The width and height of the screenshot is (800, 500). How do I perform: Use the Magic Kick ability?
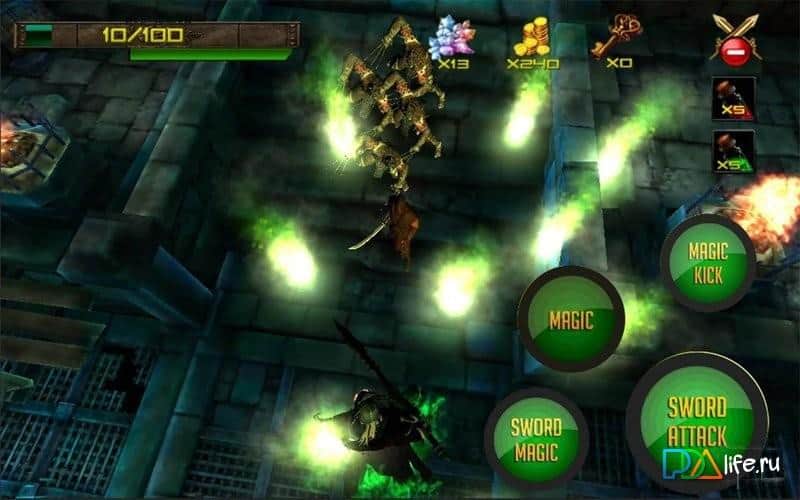coord(707,262)
